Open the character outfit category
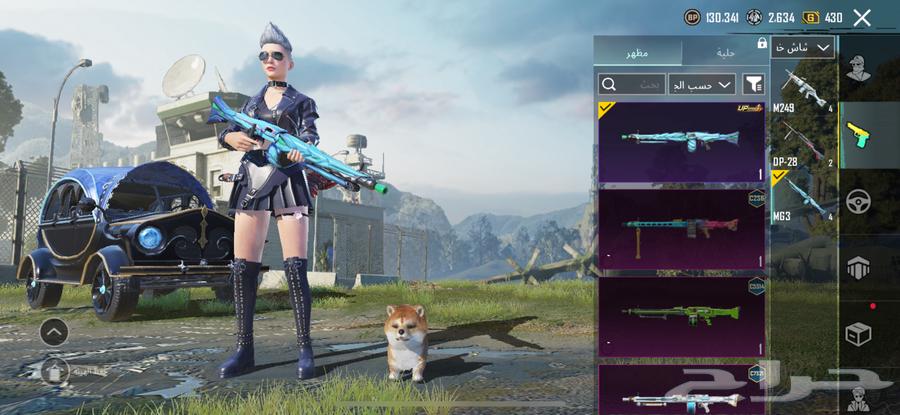 859,68
